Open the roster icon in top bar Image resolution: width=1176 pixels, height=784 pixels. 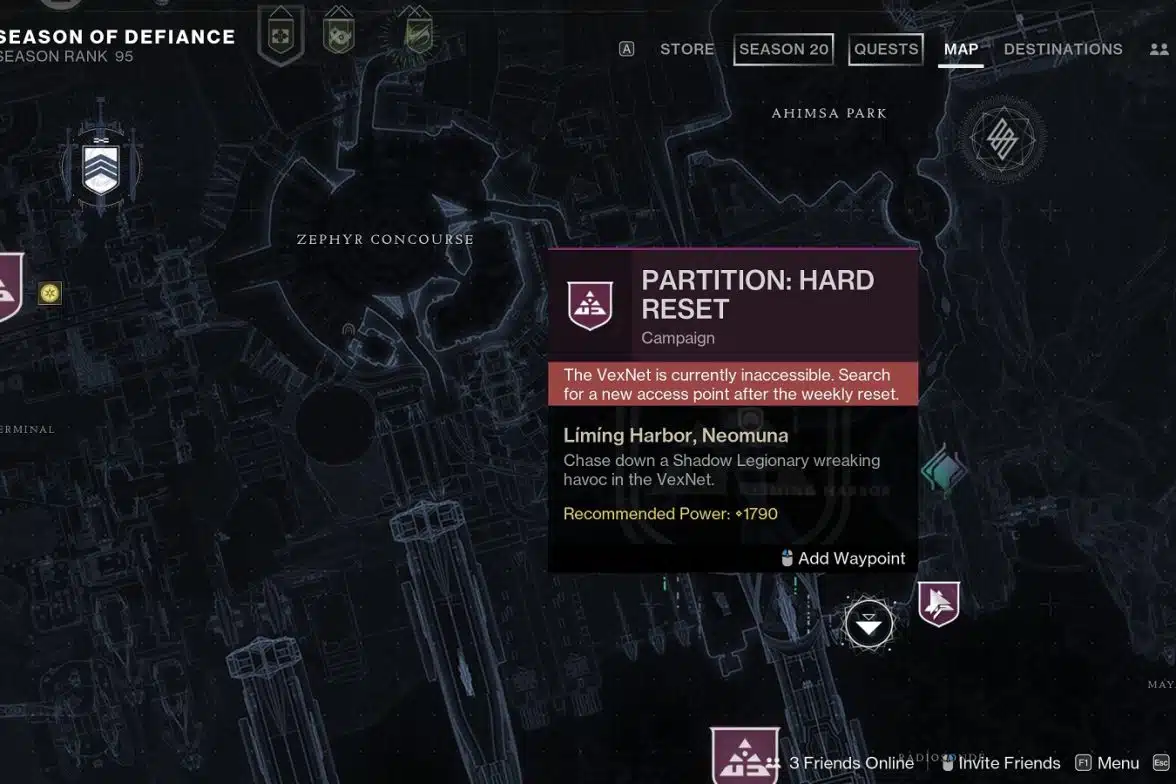[1159, 49]
